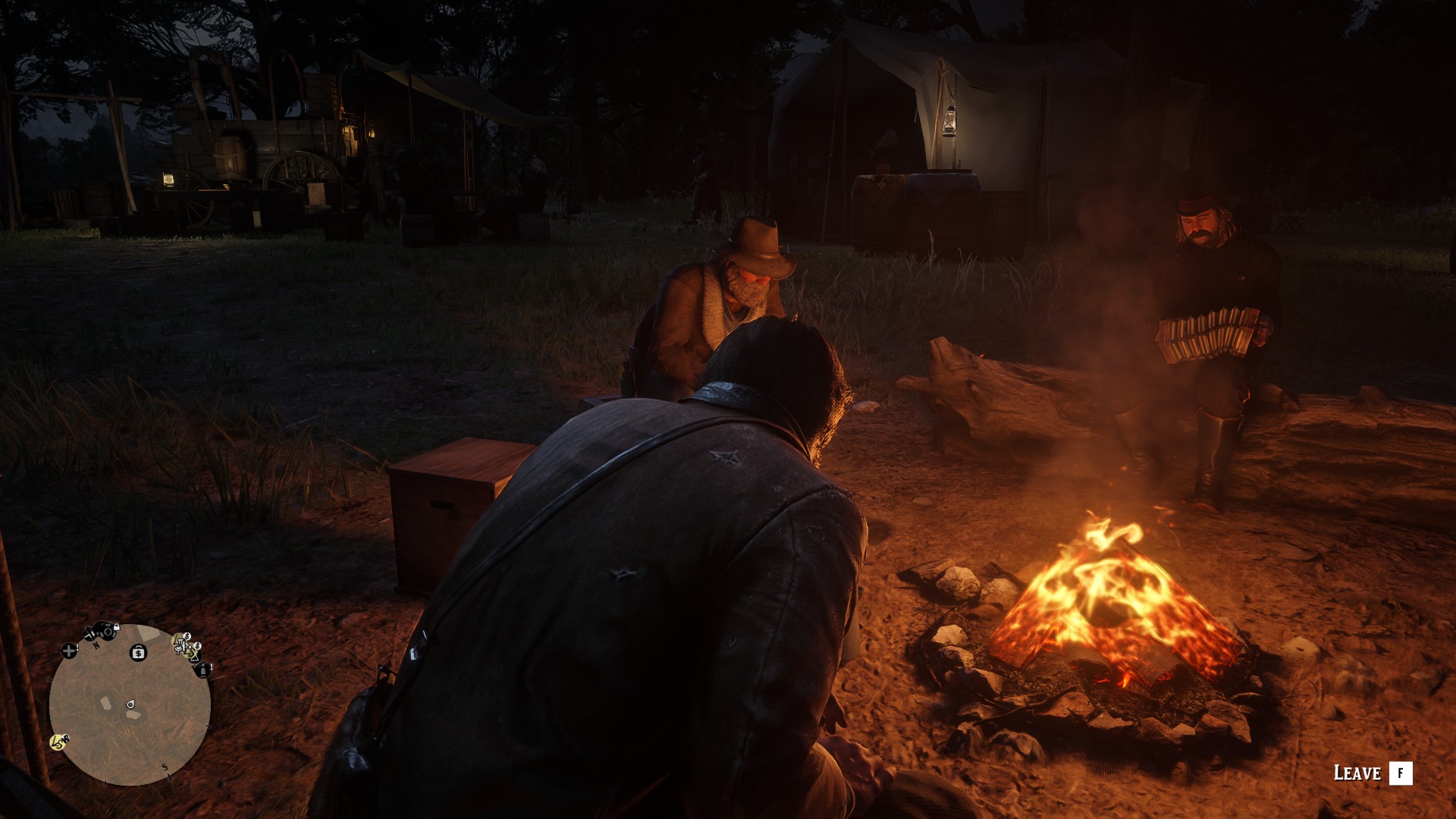Click the circular minimap
The height and width of the screenshot is (819, 1456).
click(130, 704)
